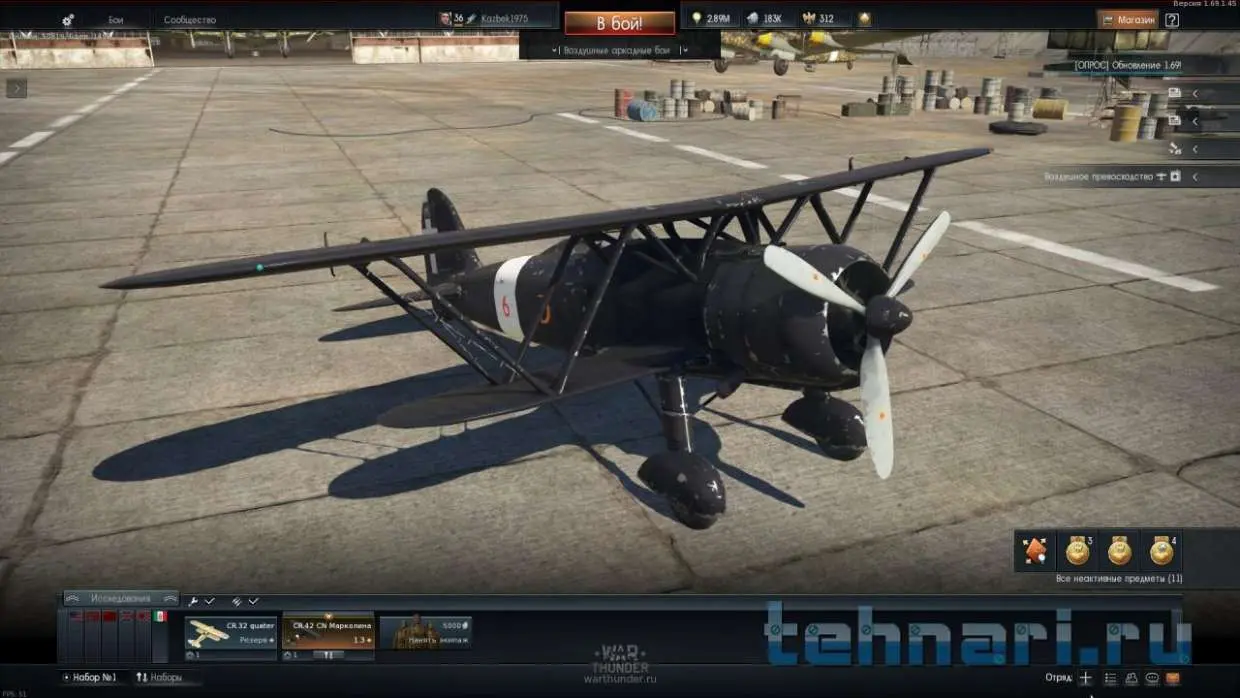
Task: Open the game mode dropdown "Воздушные аркадные бои"
Action: (x=620, y=50)
